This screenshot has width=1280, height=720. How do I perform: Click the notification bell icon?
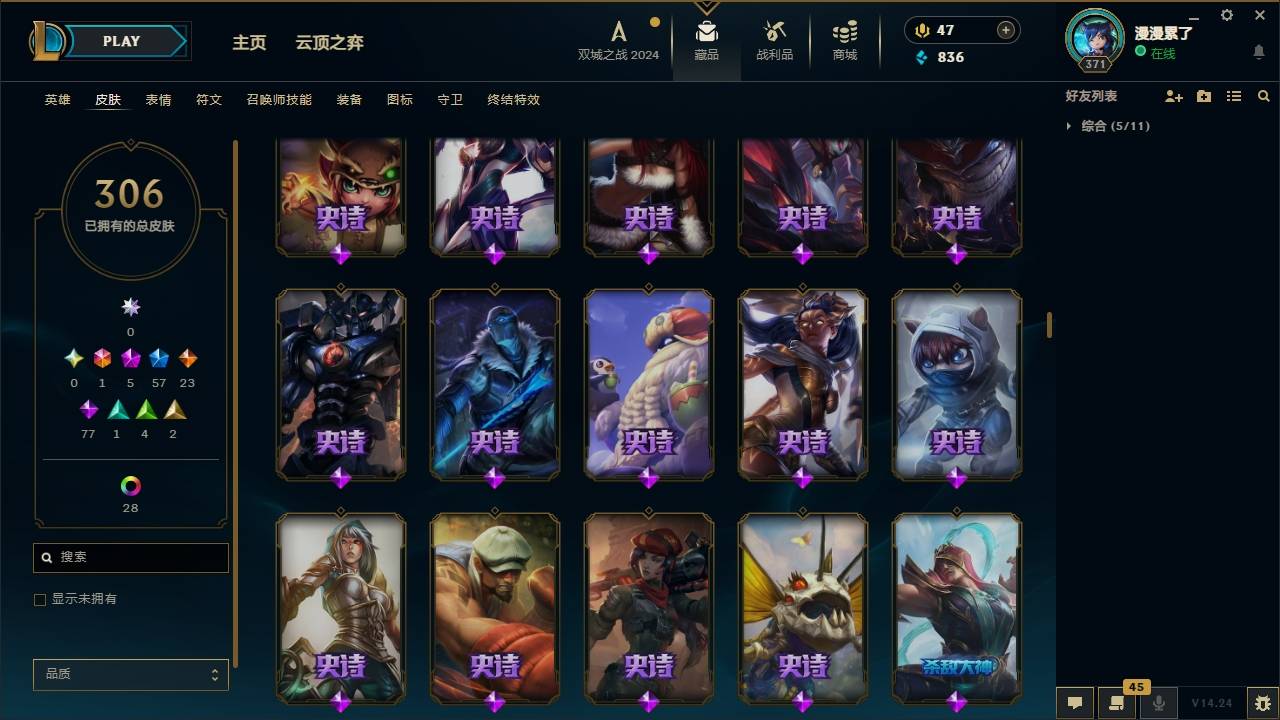coord(1258,51)
